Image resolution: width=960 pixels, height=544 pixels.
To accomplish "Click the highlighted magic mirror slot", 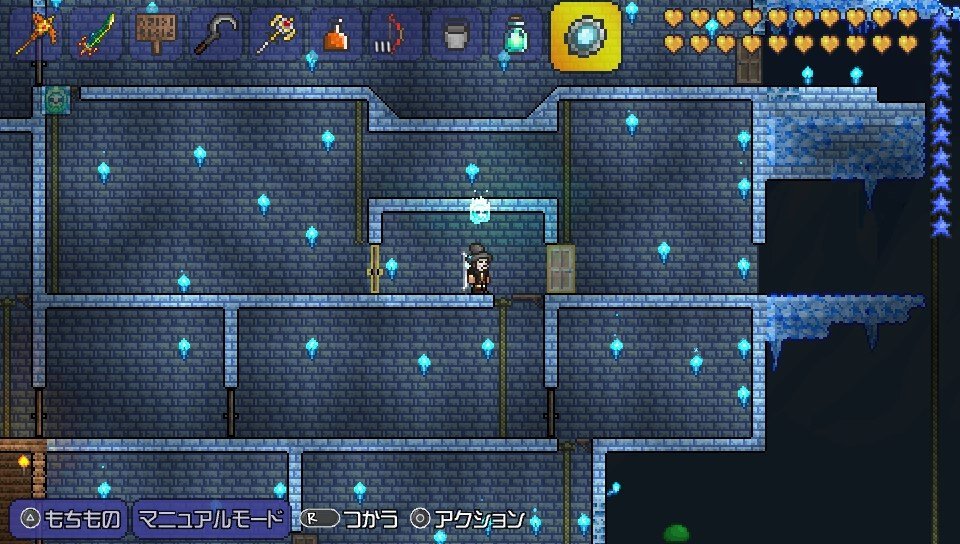I will click(585, 36).
